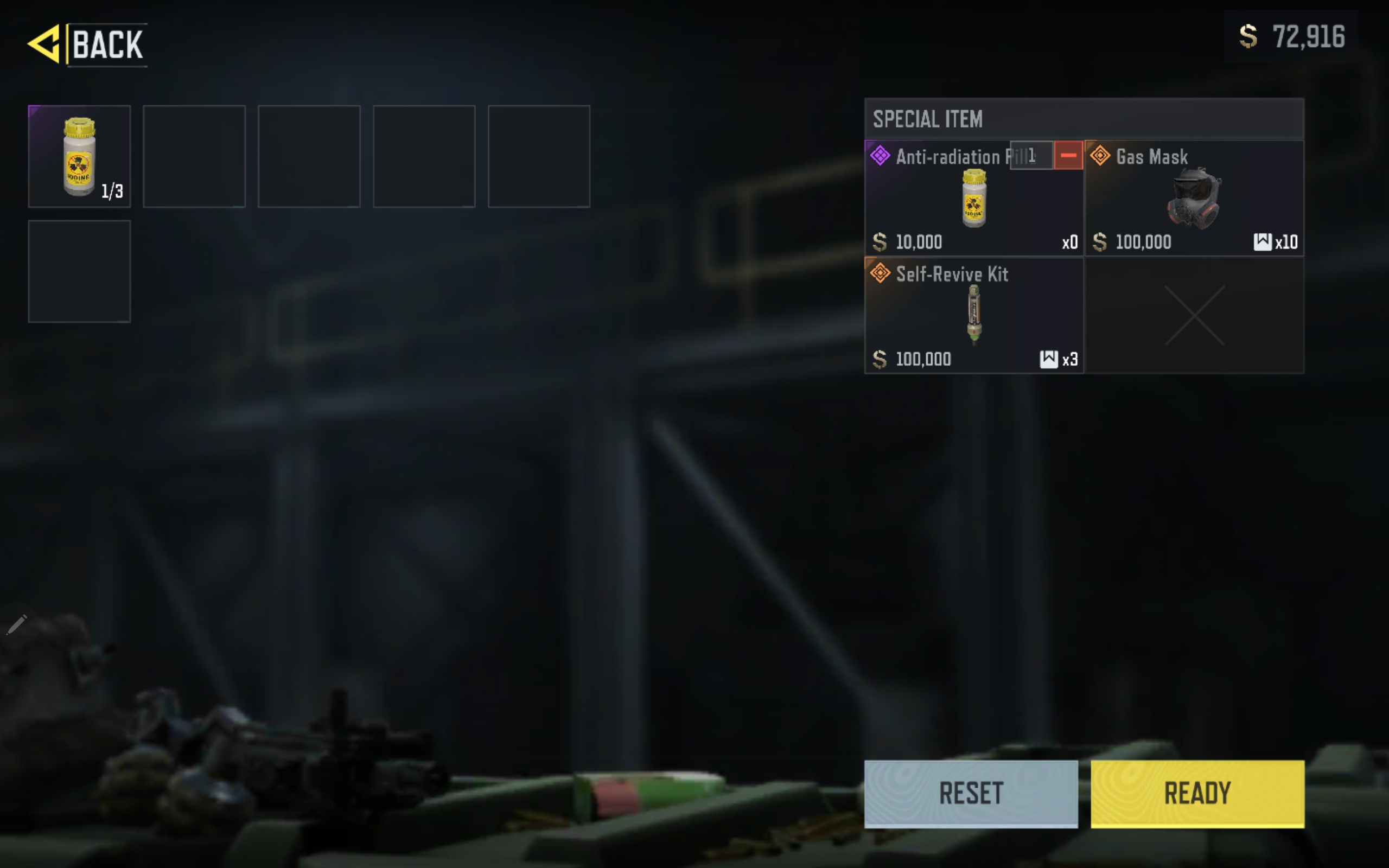Click the RESET button
This screenshot has width=1389, height=868.
(971, 793)
